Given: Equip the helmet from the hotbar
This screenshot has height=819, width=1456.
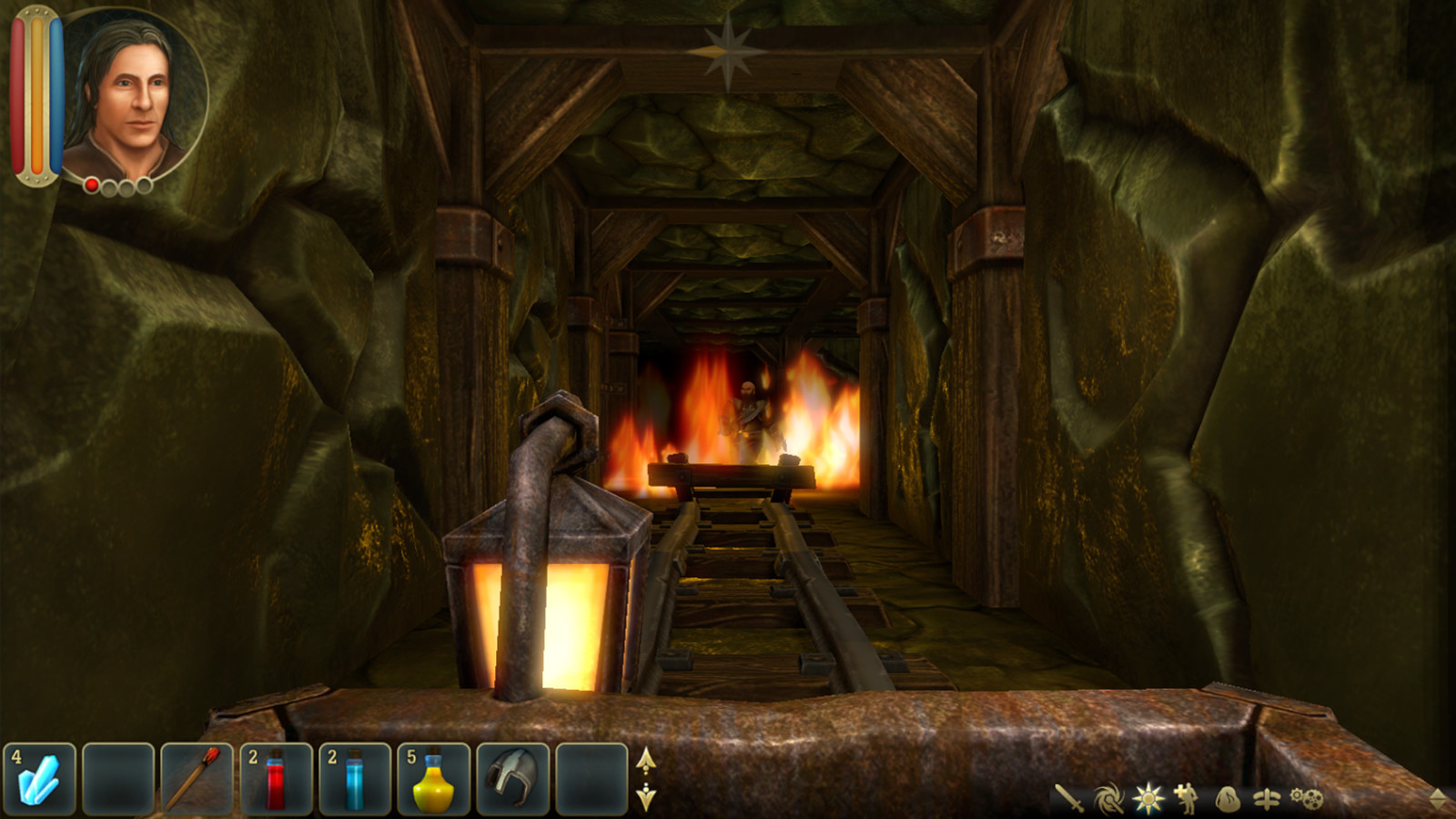Looking at the screenshot, I should pos(515,781).
